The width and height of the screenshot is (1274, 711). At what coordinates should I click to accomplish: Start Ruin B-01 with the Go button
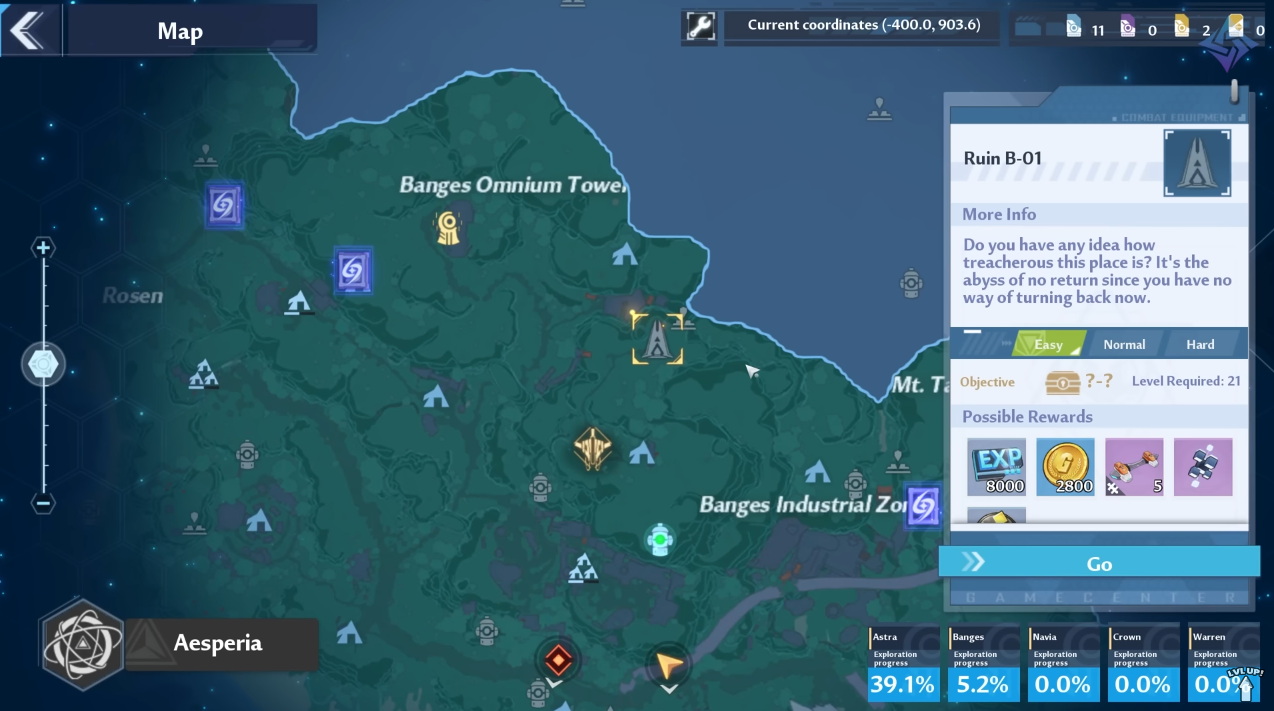1098,563
